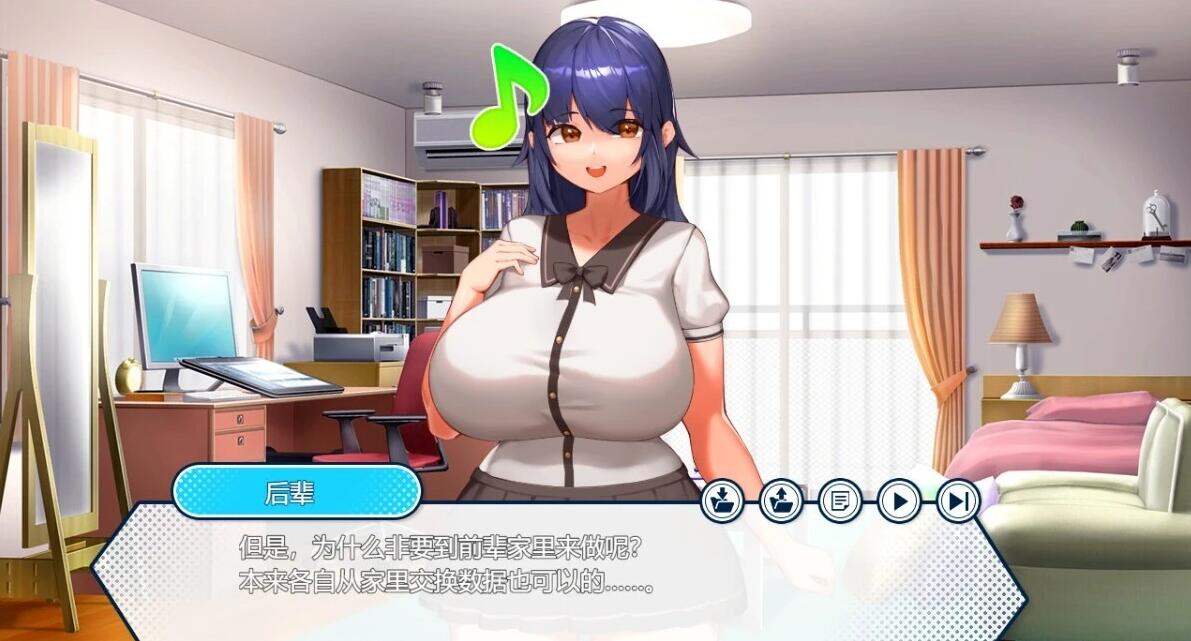Viewport: 1191px width, 641px height.
Task: Save the game with the folder down-arrow icon
Action: point(722,500)
